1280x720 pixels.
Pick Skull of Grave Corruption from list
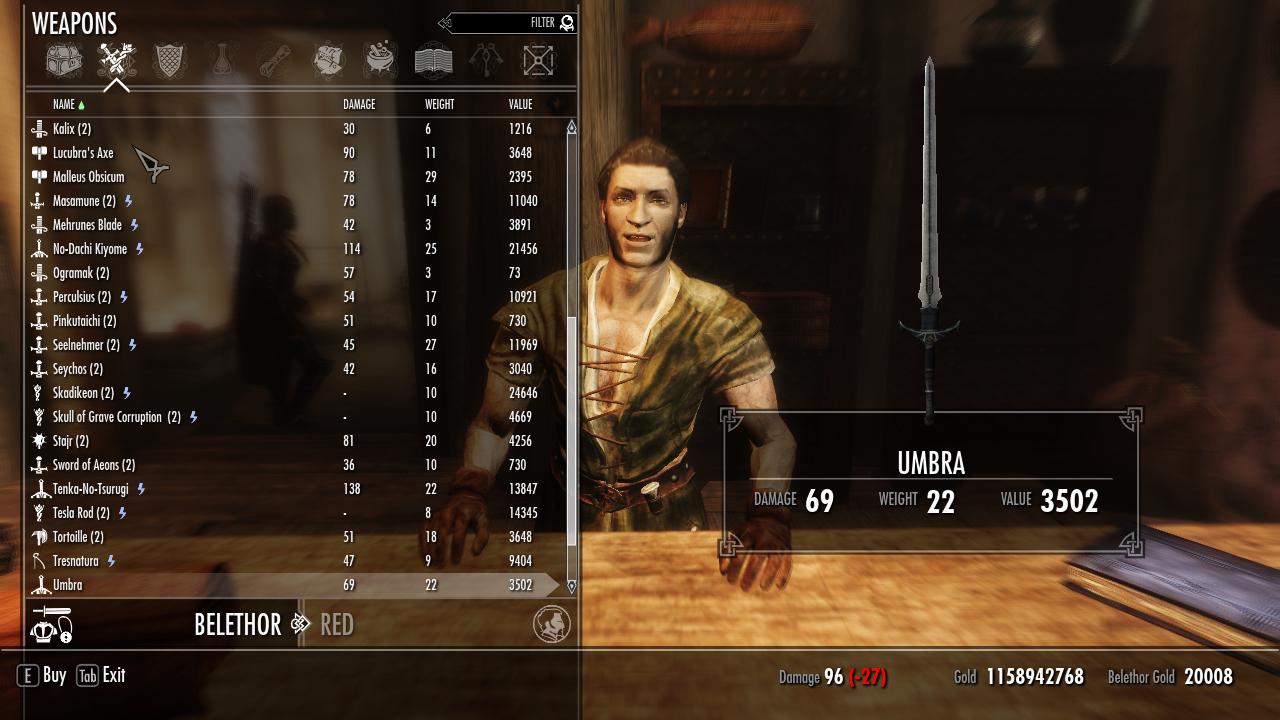116,417
